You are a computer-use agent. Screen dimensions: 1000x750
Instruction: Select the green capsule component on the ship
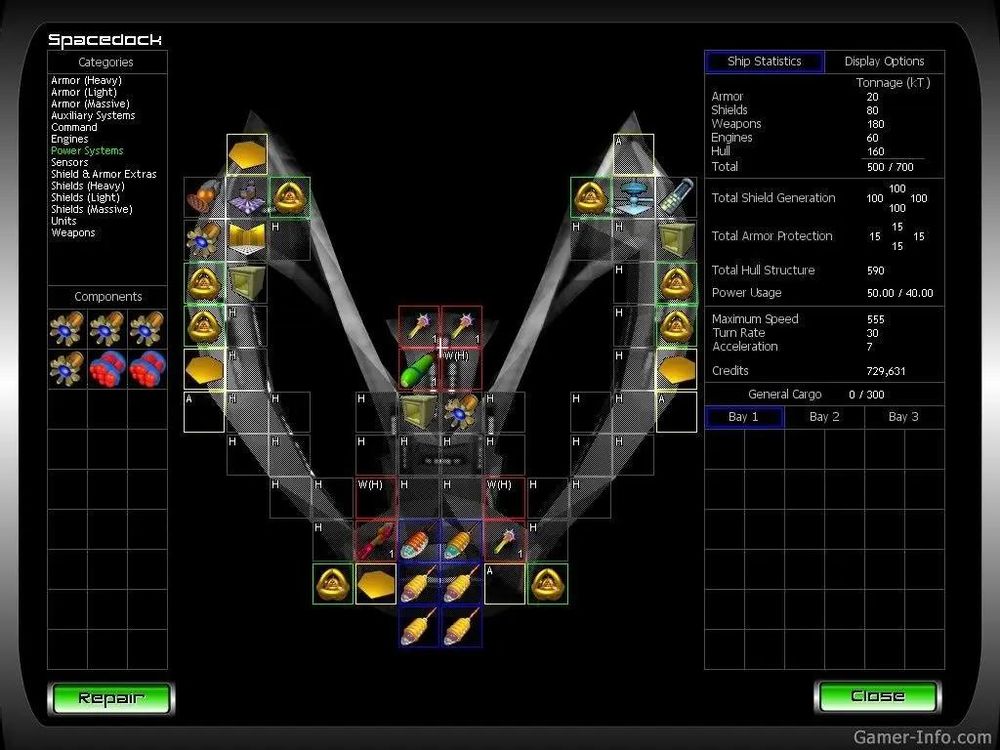coord(419,369)
